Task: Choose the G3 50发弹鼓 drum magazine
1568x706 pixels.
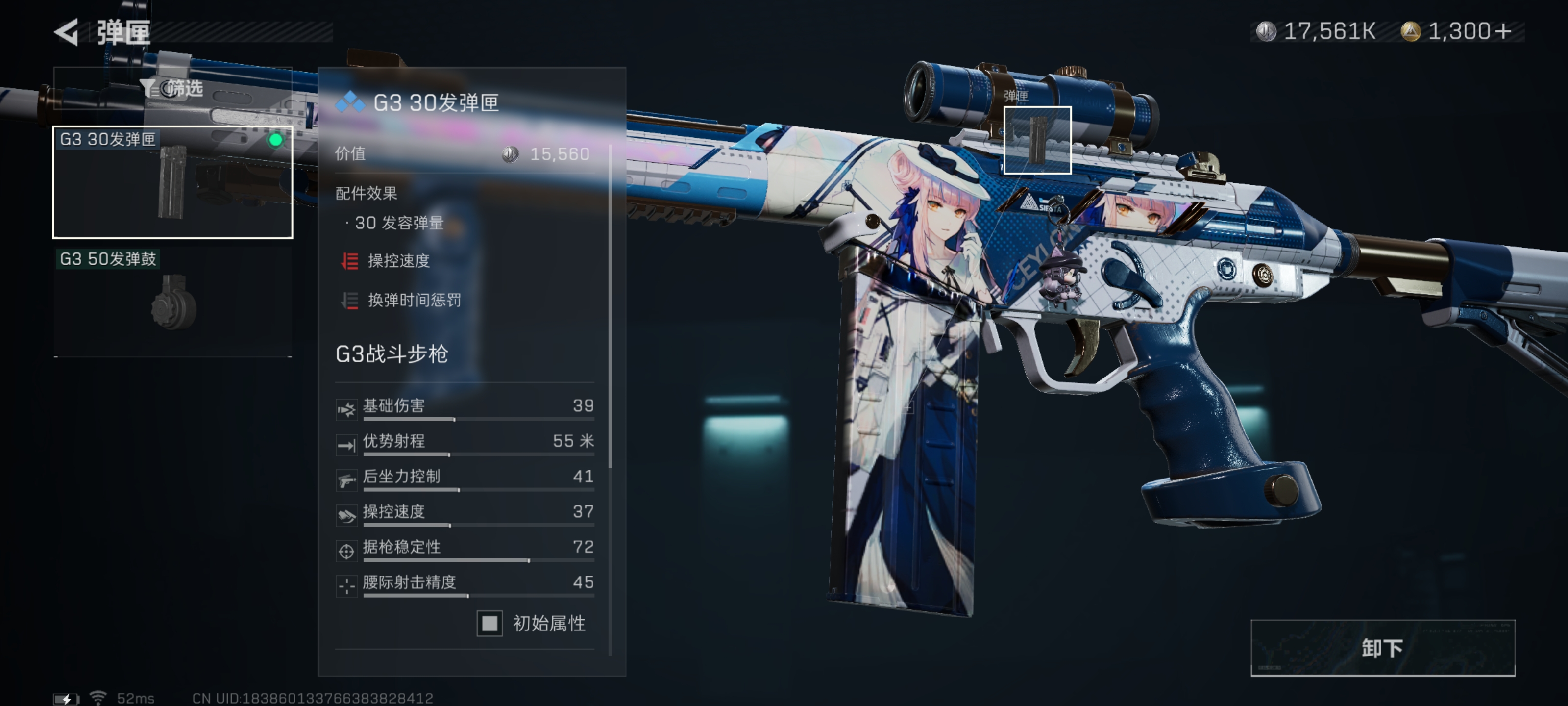Action: 173,301
